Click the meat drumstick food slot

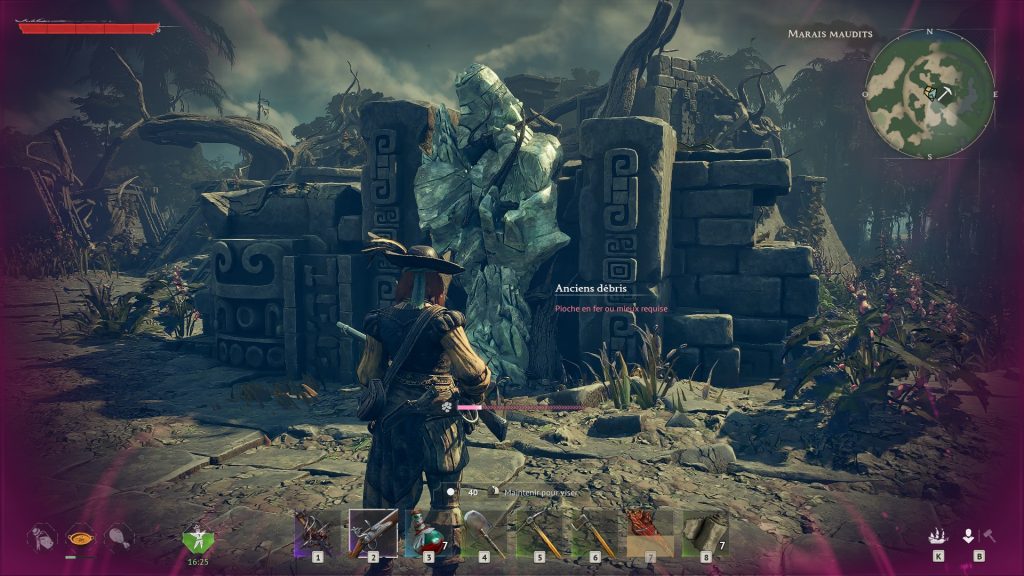tap(118, 538)
